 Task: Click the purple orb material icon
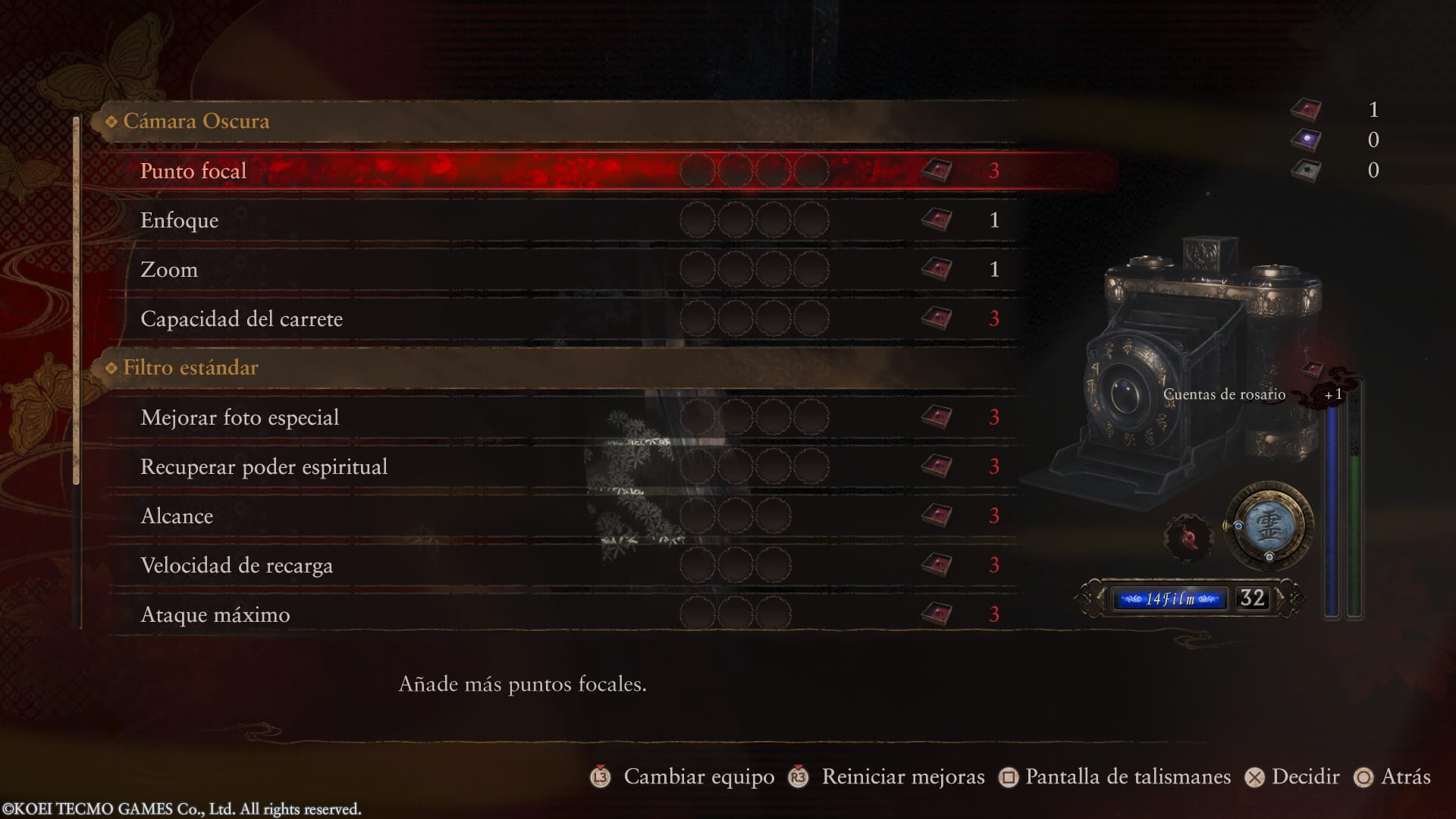point(1307,140)
